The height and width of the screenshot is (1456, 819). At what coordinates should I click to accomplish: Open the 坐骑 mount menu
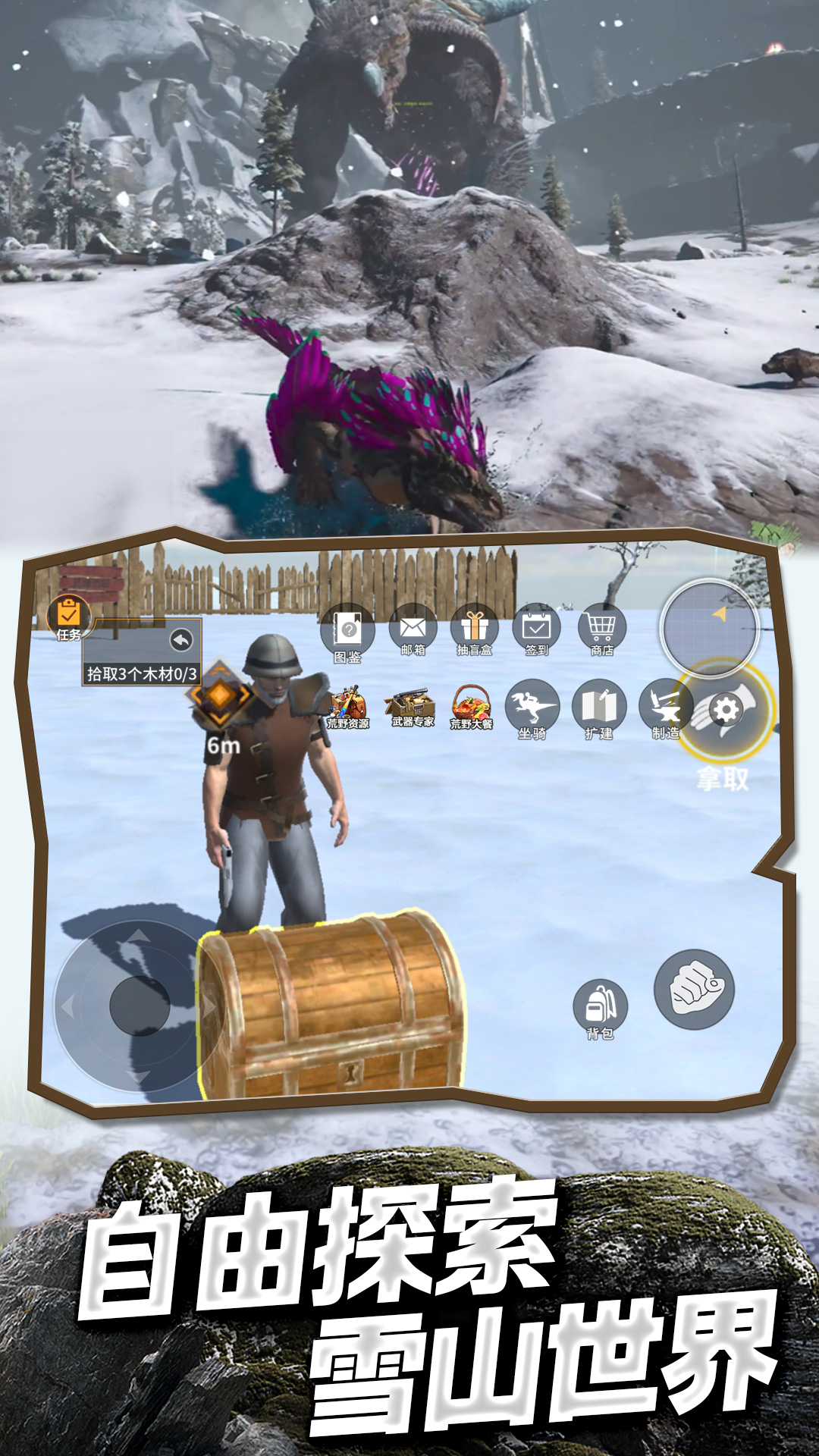click(x=532, y=709)
